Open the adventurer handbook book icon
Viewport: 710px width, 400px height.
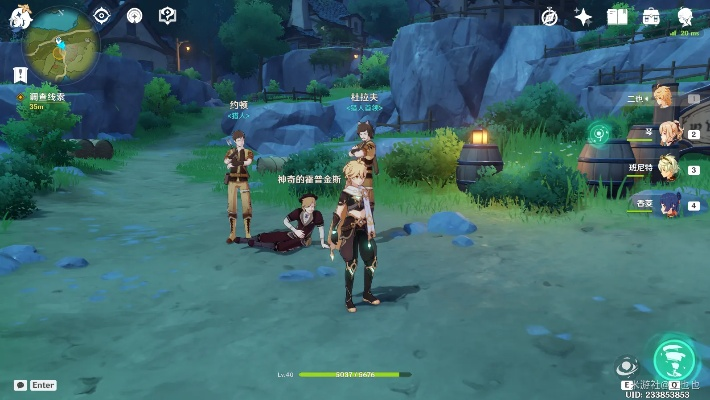(x=617, y=17)
